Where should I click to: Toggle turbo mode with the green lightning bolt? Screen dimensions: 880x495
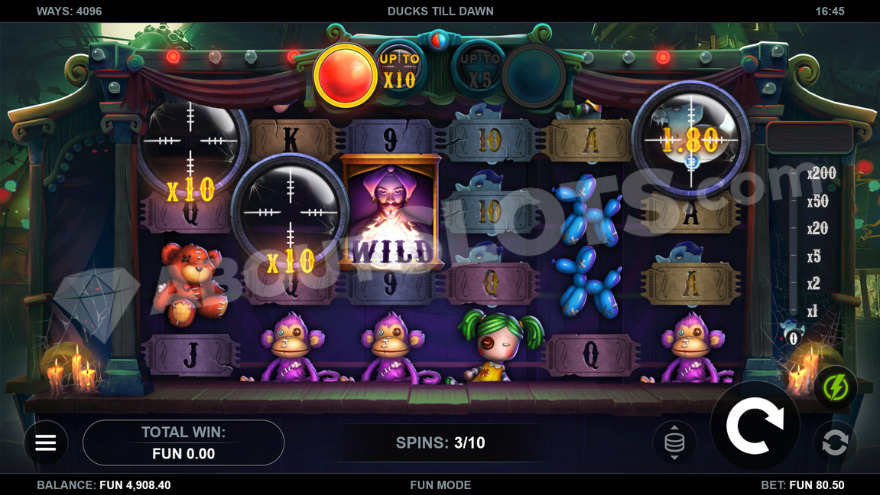[834, 387]
